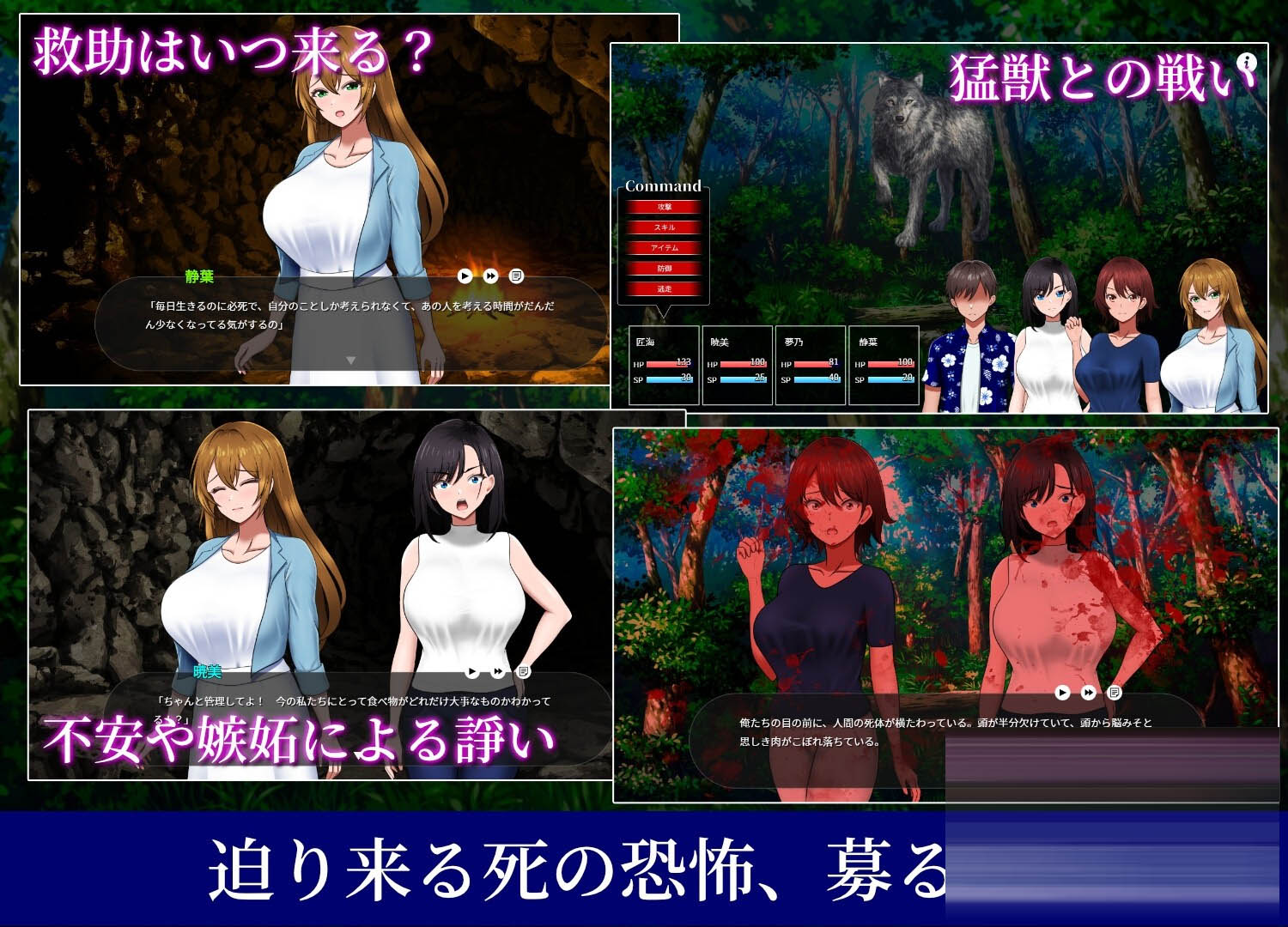Open the log icon in the corpse narration box
1288x927 pixels.
1114,693
